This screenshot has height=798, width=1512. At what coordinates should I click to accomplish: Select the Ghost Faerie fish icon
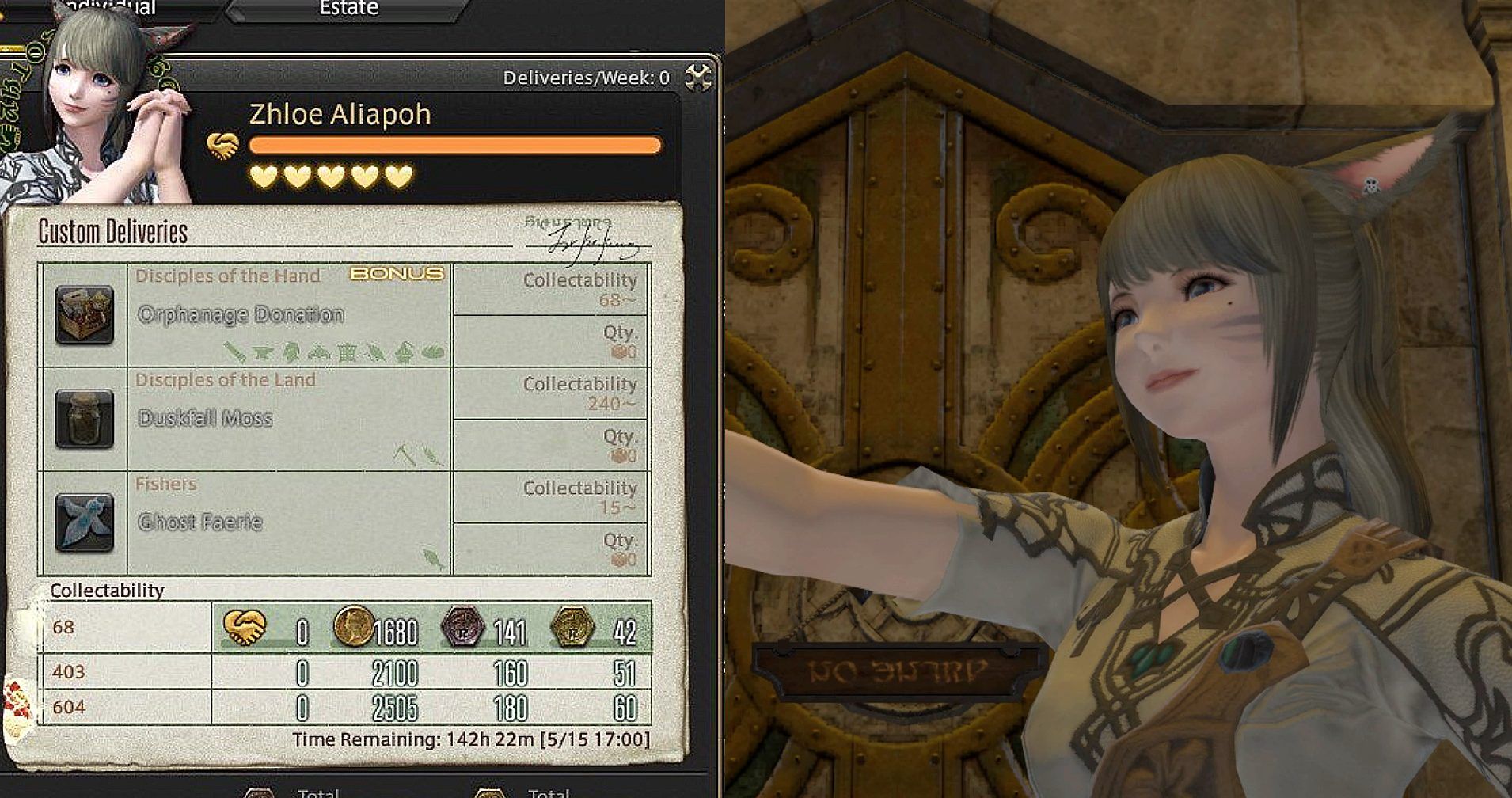(x=85, y=522)
